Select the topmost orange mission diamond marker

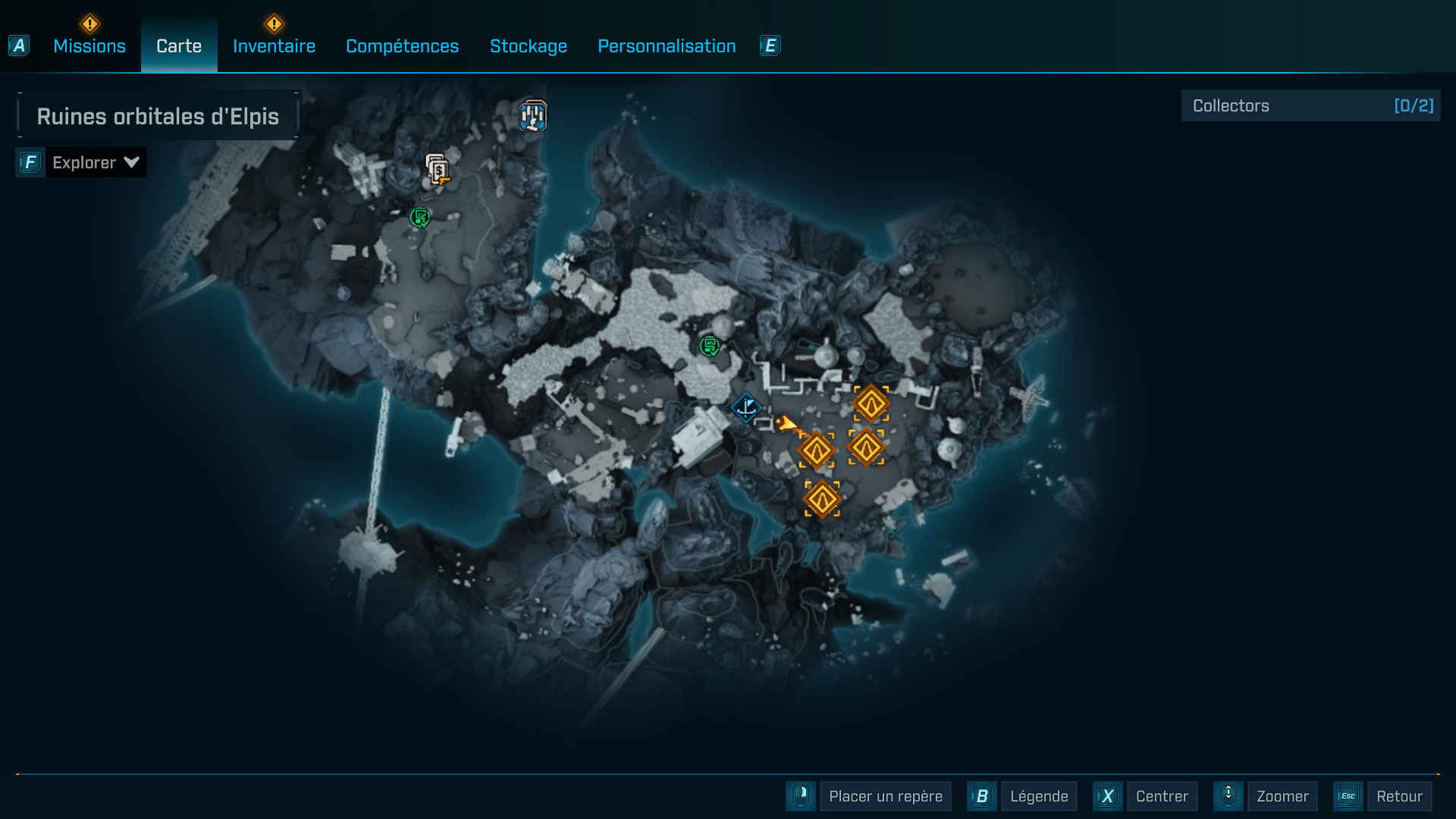(871, 402)
